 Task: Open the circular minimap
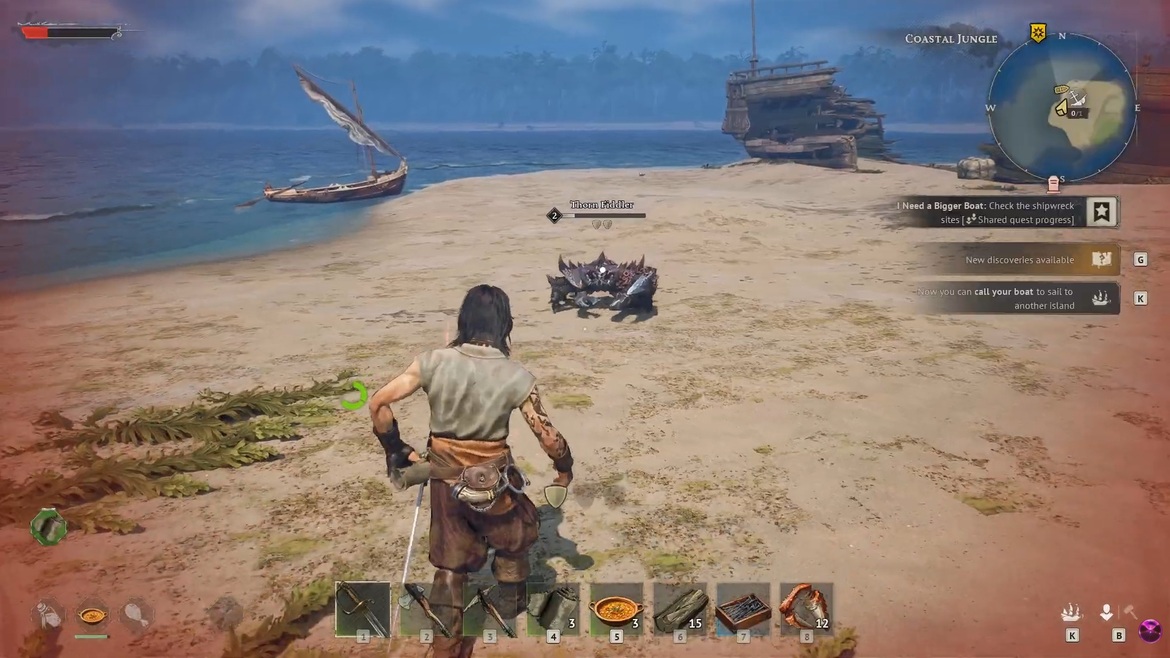(x=1062, y=107)
